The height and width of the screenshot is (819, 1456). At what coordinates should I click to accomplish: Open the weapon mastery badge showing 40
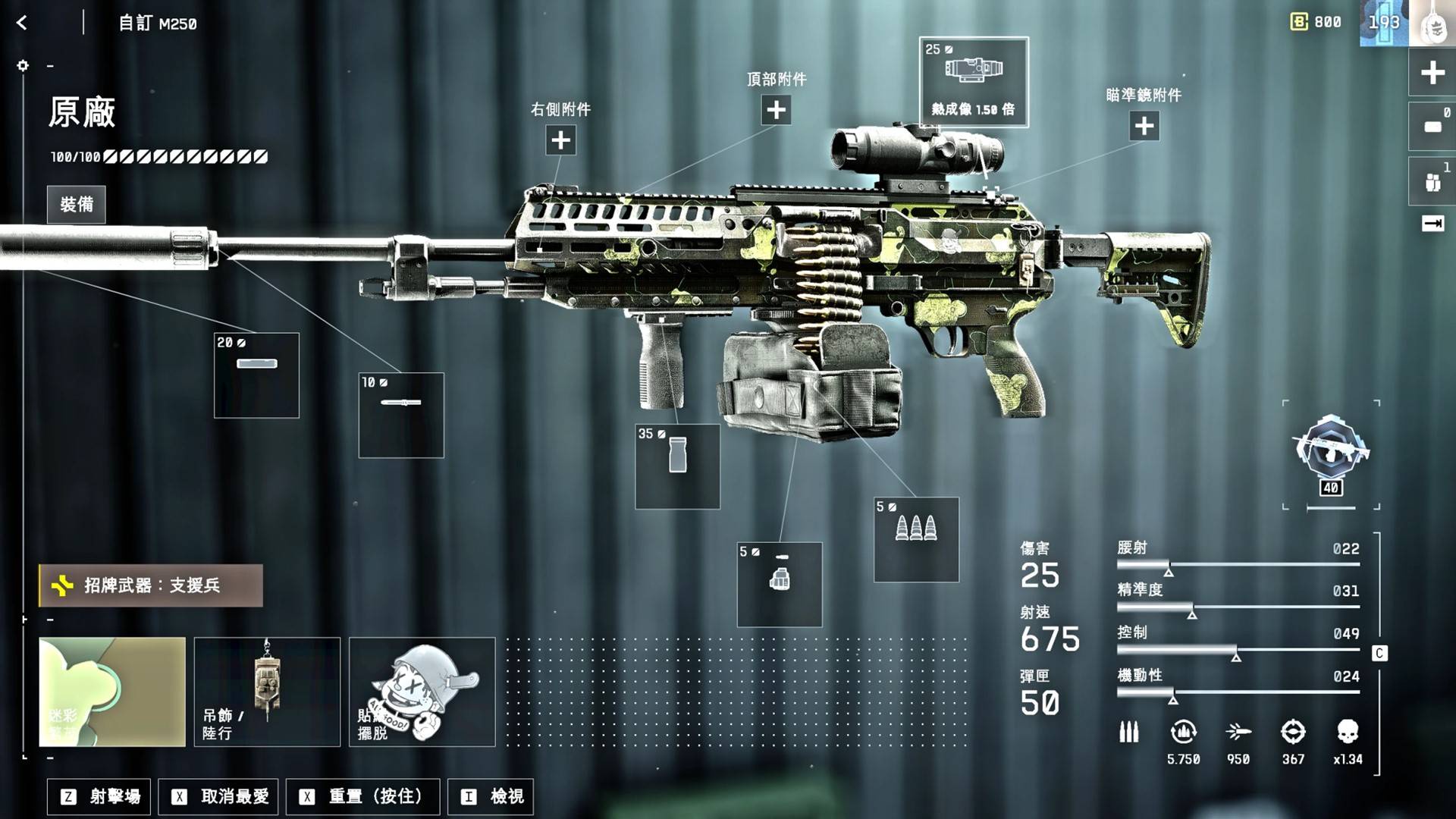[x=1331, y=455]
